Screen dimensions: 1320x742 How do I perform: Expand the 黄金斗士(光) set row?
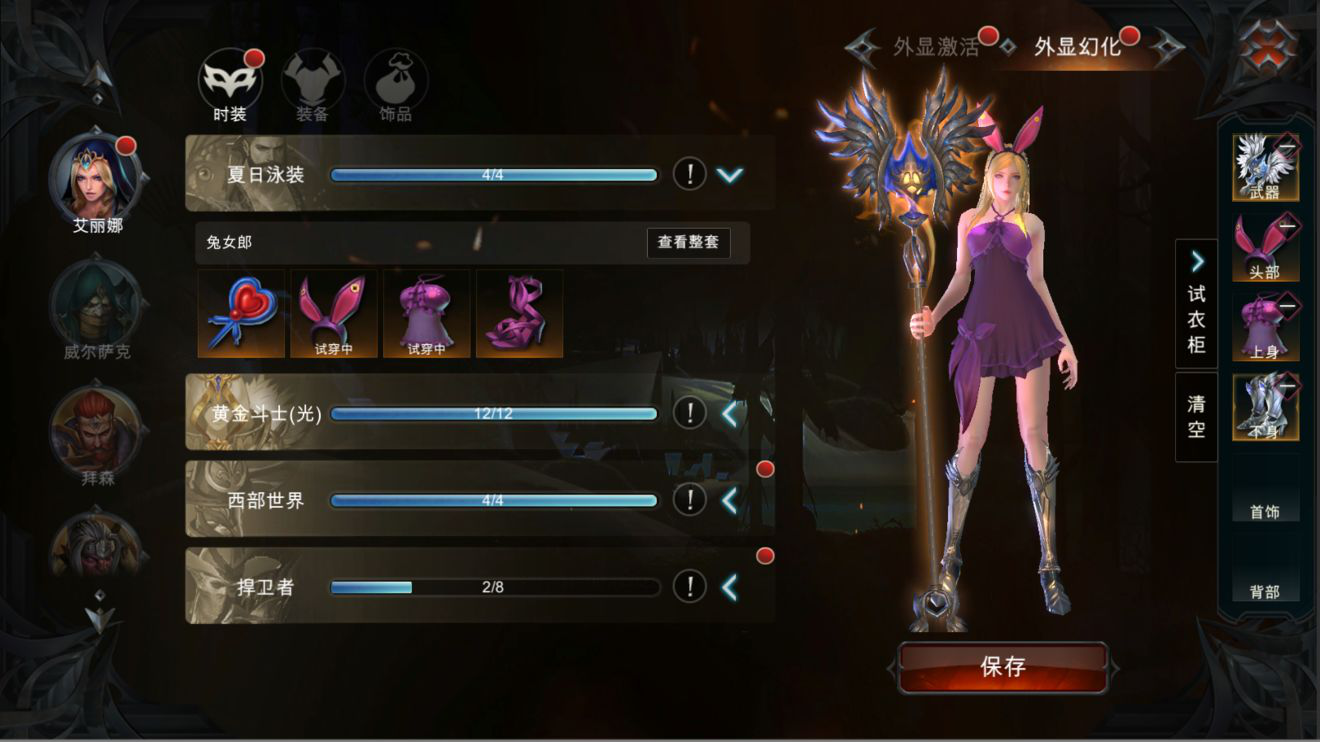click(730, 413)
